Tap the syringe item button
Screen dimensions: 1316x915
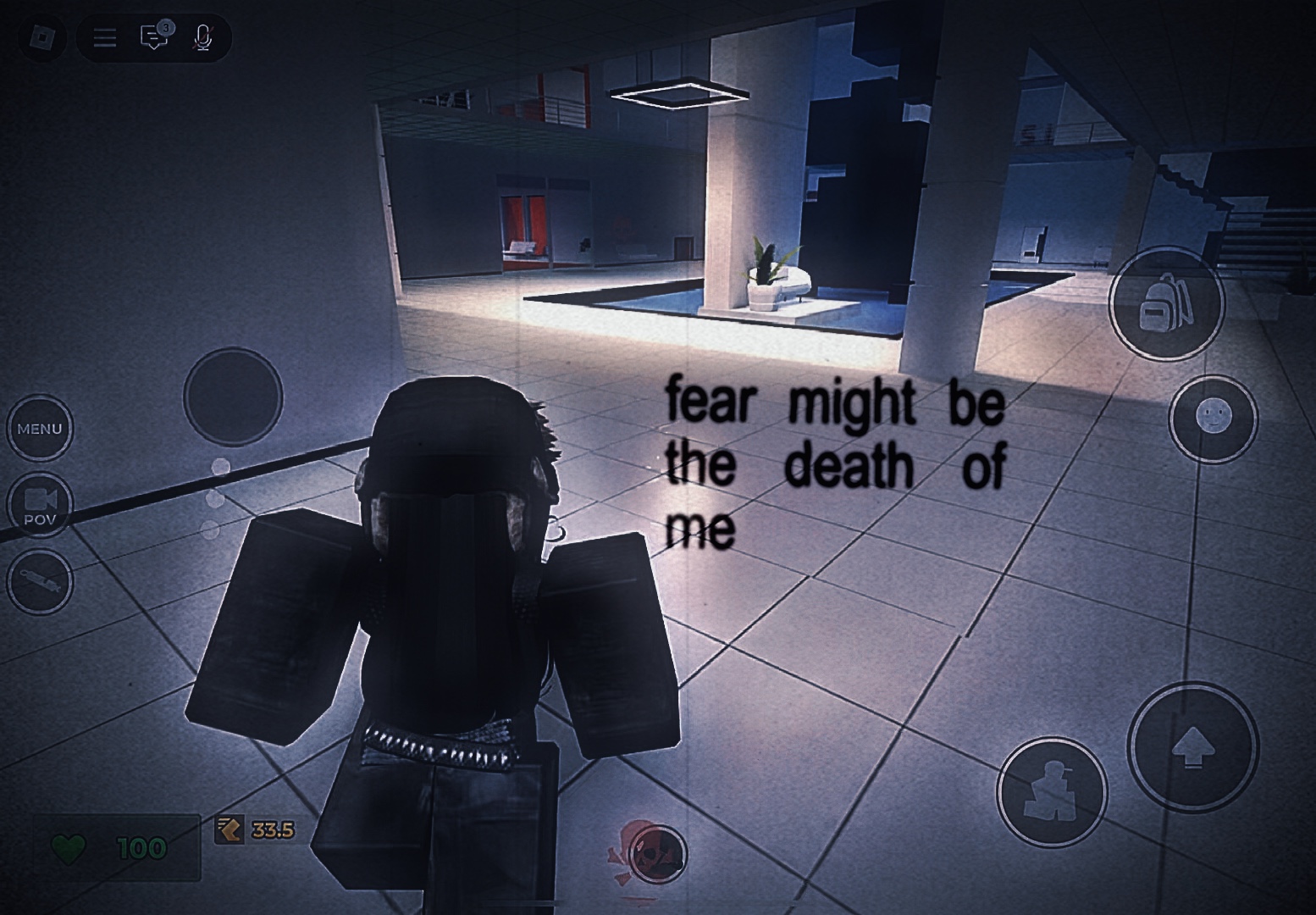pos(40,581)
